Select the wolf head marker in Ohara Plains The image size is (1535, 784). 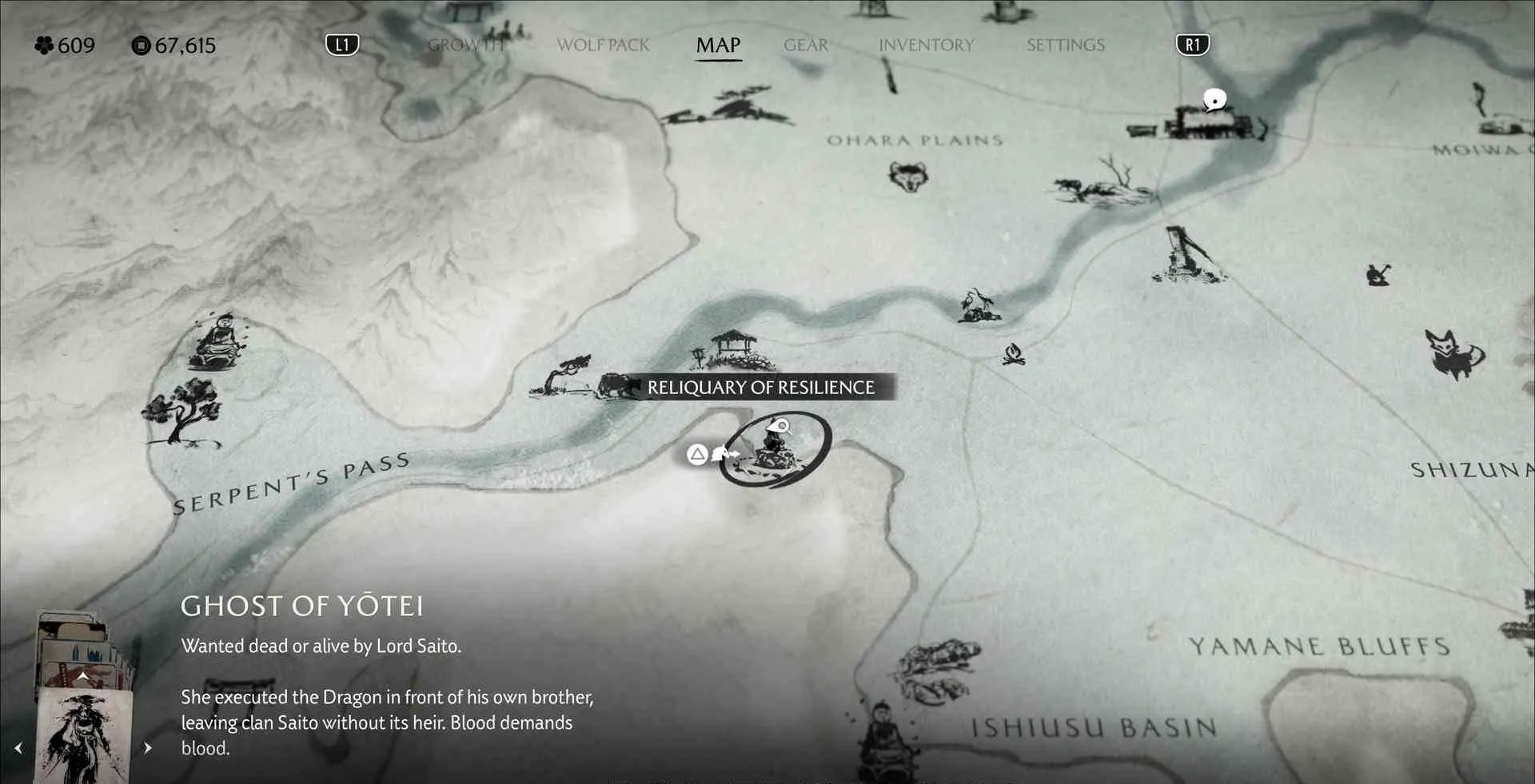908,176
